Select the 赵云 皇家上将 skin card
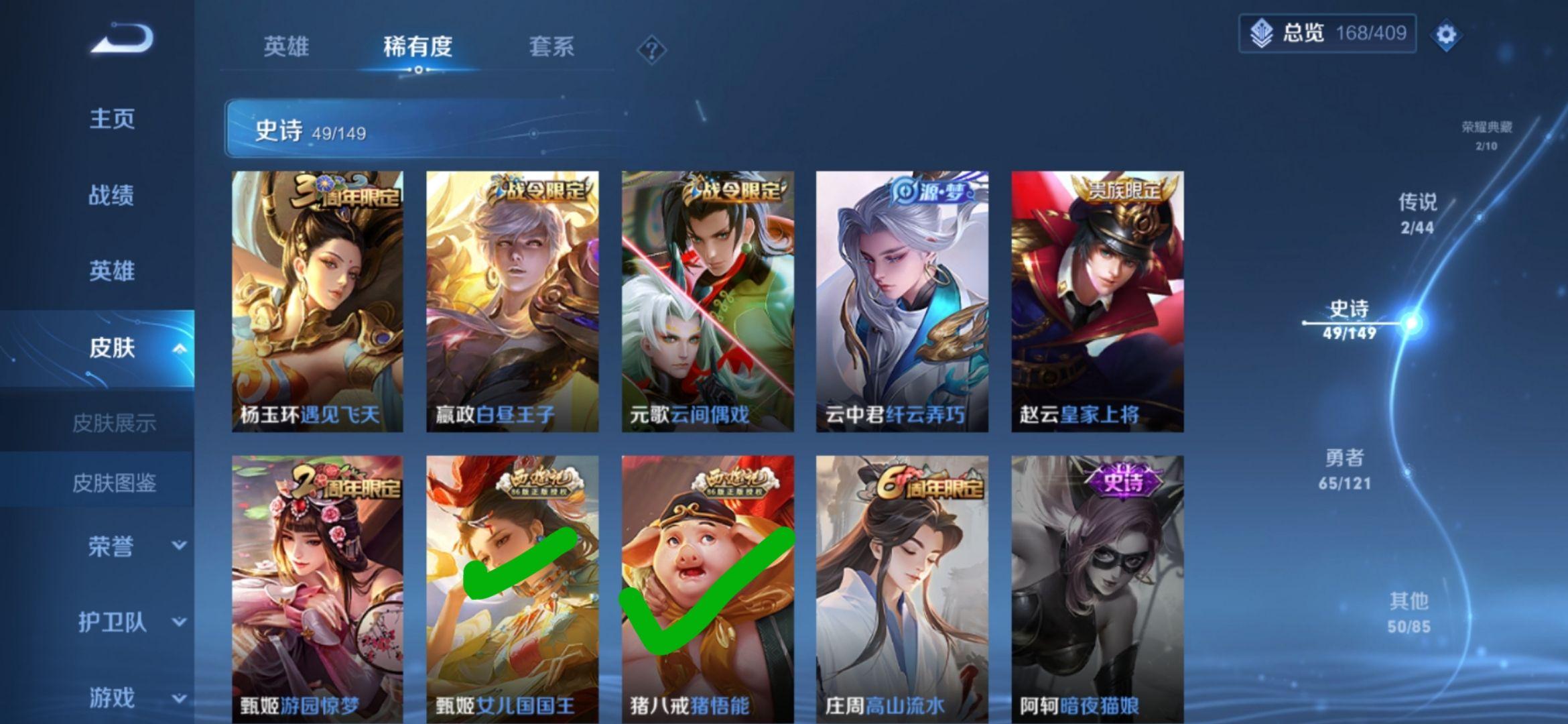The width and height of the screenshot is (1568, 724). (x=1097, y=301)
